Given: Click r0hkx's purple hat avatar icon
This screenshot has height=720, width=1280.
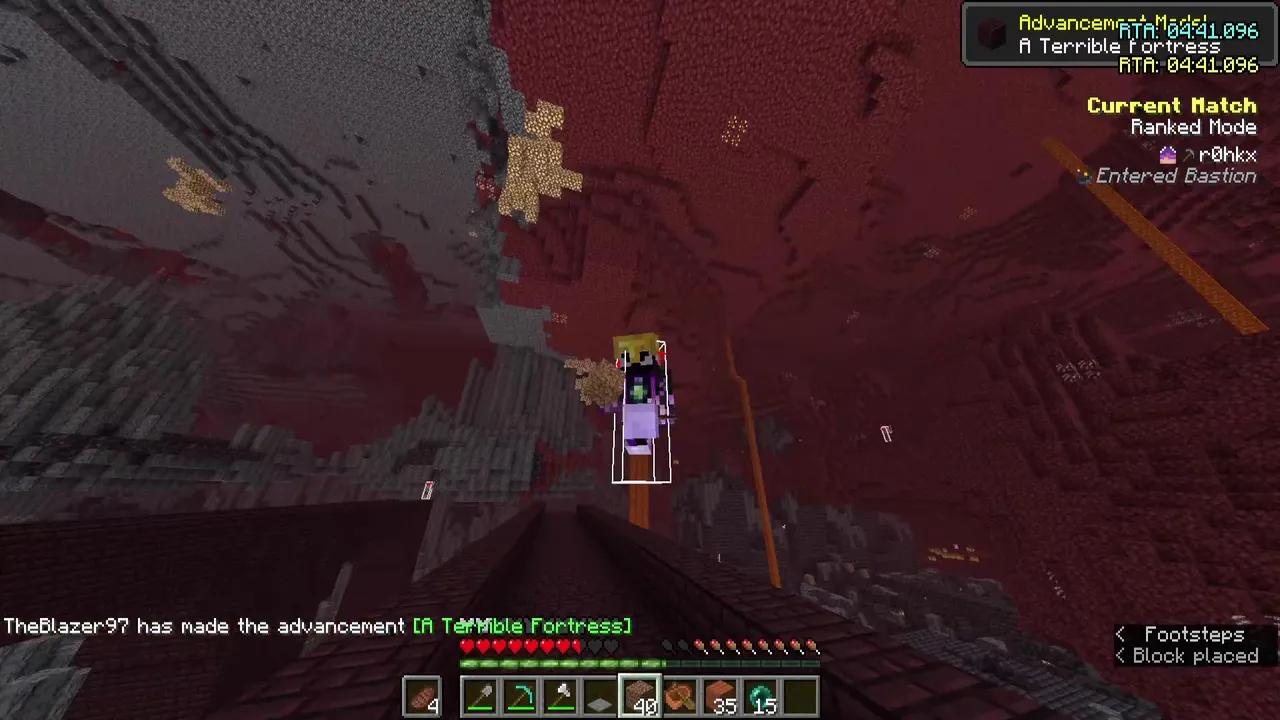Looking at the screenshot, I should point(1168,154).
